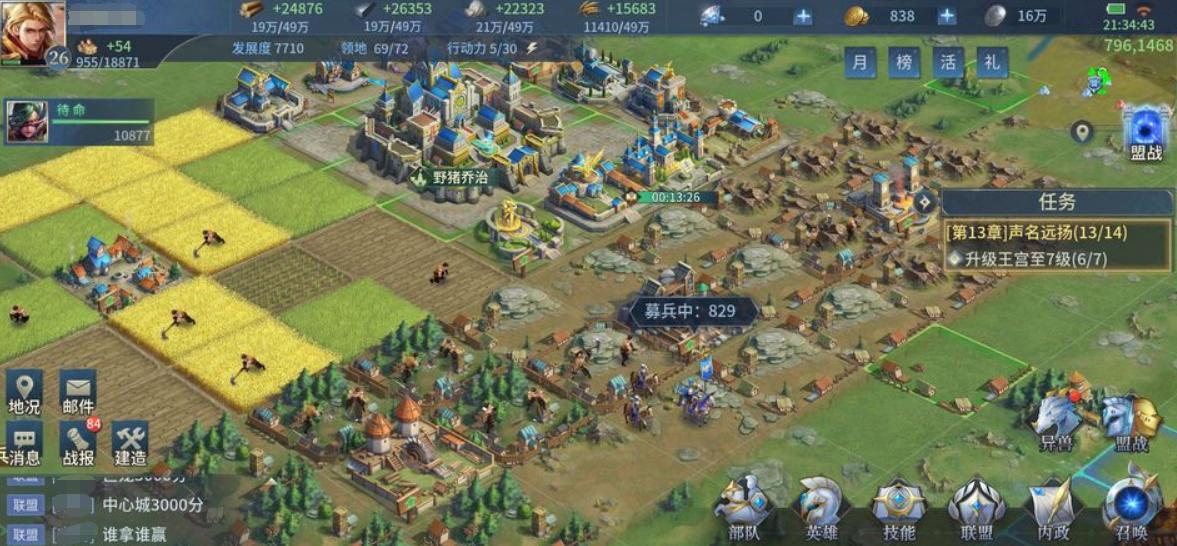This screenshot has width=1177, height=546.
Task: Tap the plus button beside the 838 gold coins
Action: coord(946,16)
